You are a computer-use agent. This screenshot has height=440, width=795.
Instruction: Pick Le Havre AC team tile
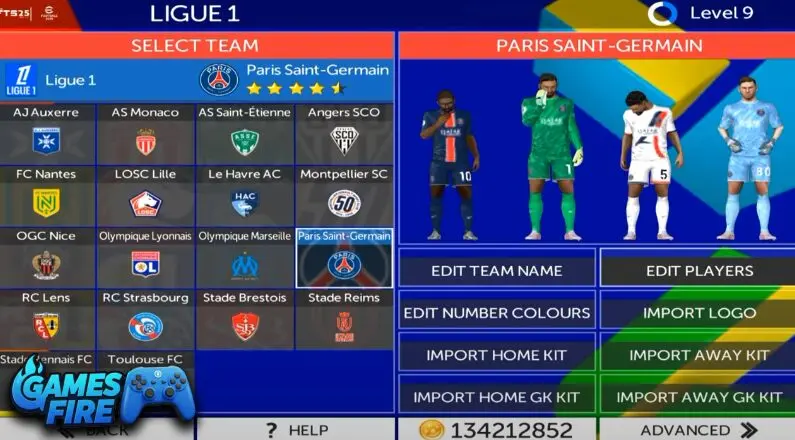point(245,196)
